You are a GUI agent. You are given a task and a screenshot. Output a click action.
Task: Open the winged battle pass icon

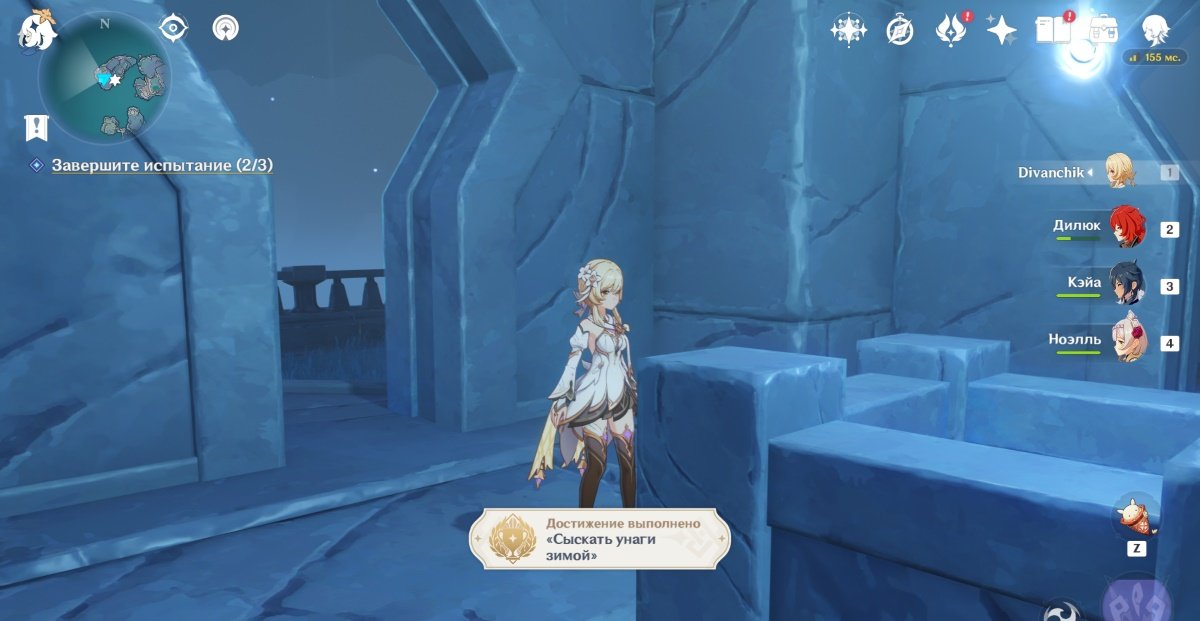(x=949, y=30)
